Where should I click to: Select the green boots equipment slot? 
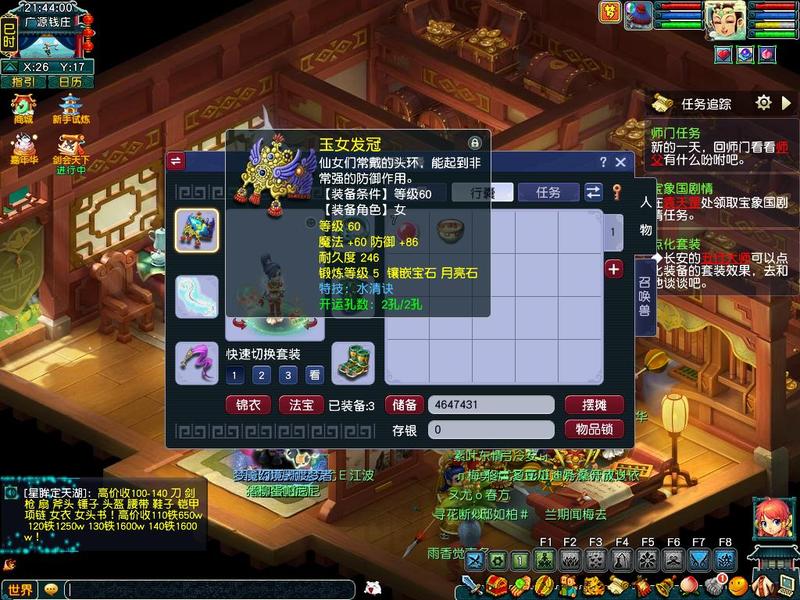click(352, 360)
